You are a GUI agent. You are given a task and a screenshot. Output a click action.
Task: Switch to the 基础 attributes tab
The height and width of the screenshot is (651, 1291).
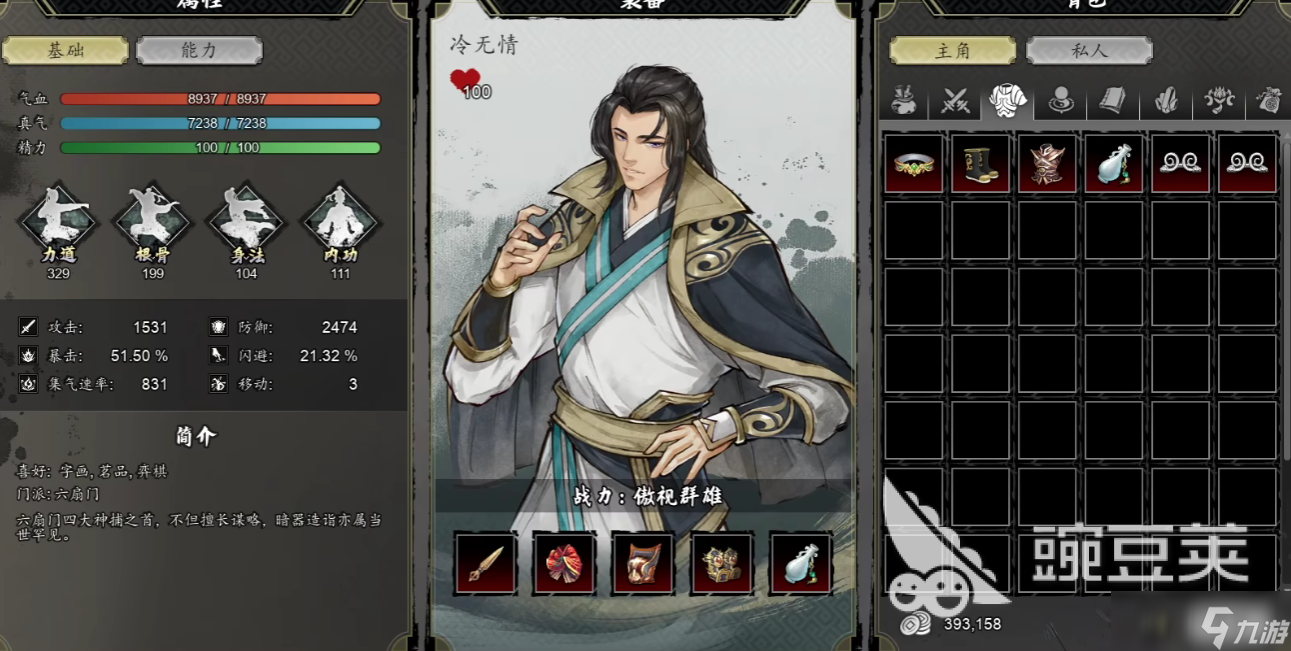[65, 50]
